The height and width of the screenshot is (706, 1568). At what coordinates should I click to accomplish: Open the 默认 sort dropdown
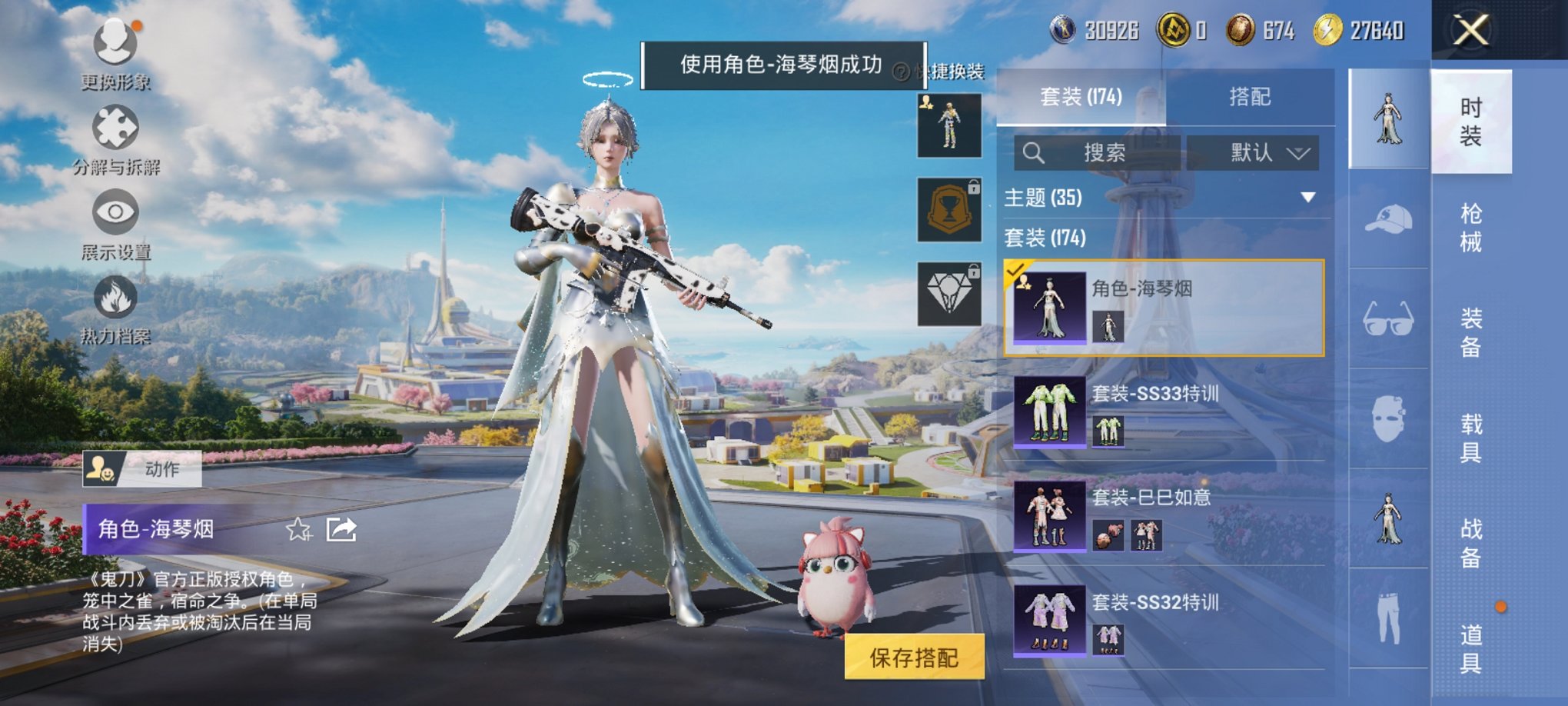[x=1254, y=152]
